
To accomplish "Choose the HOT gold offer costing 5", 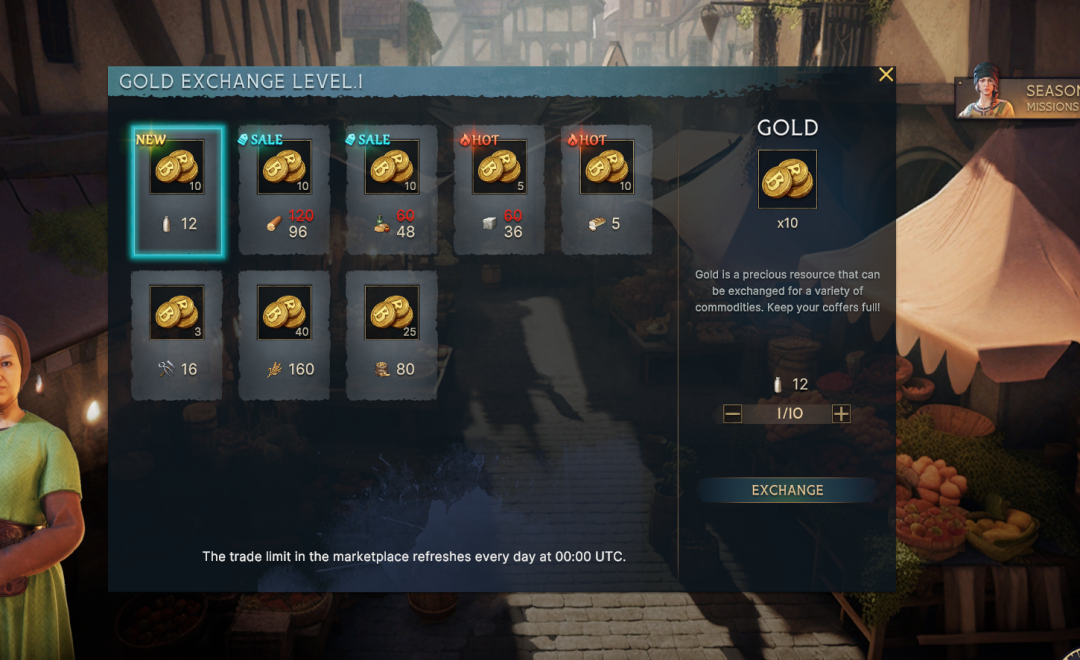I will pyautogui.click(x=606, y=190).
